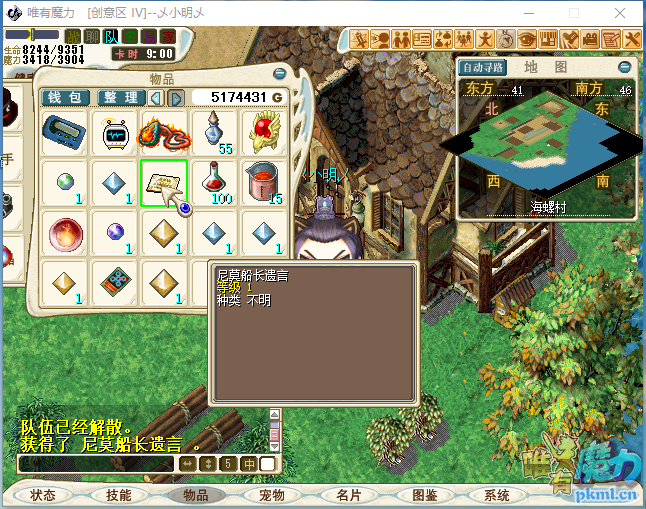Select the white robot monitor item
The width and height of the screenshot is (646, 509).
point(114,133)
